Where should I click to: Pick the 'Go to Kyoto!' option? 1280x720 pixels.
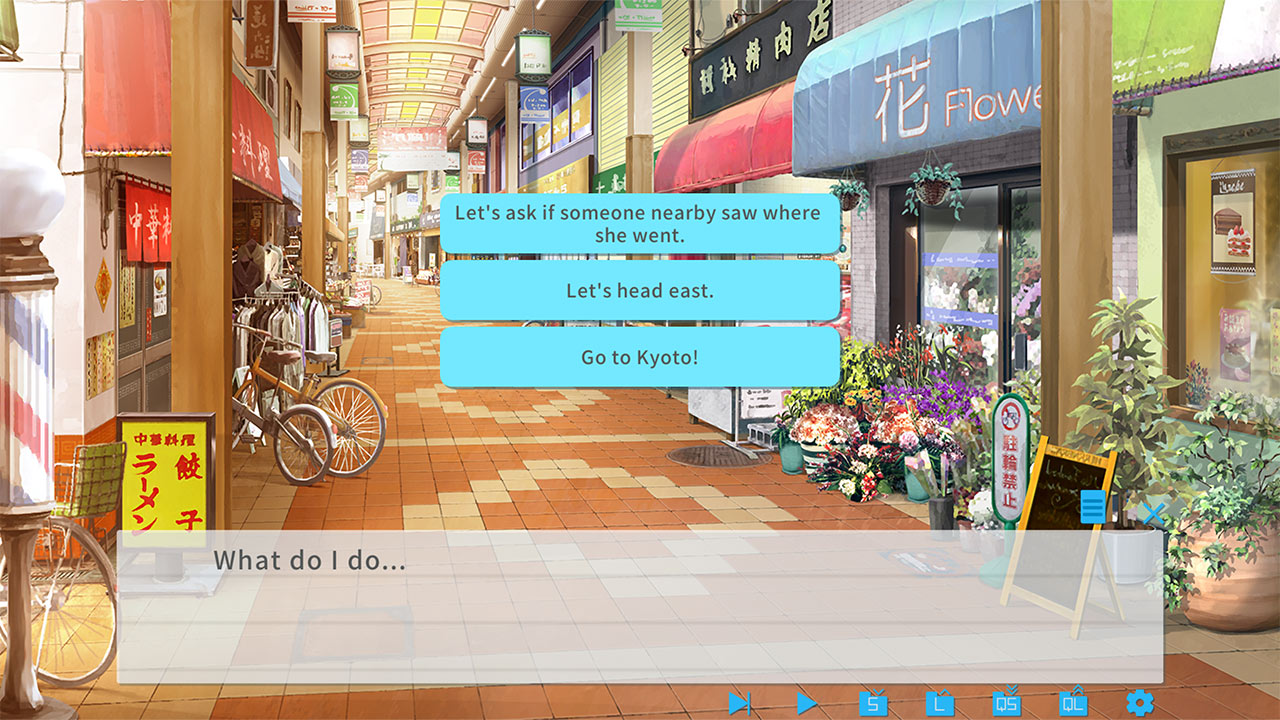638,358
